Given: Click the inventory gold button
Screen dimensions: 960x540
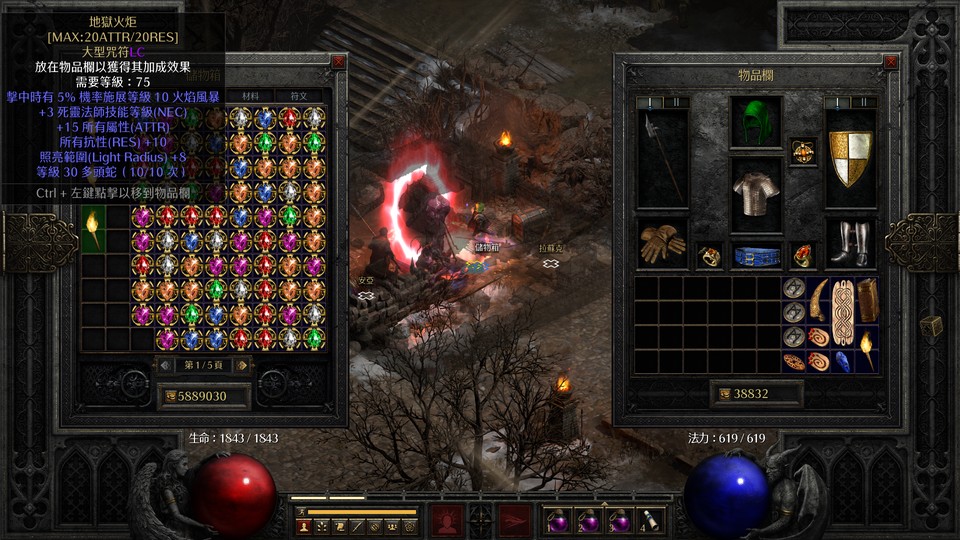Looking at the screenshot, I should (722, 394).
